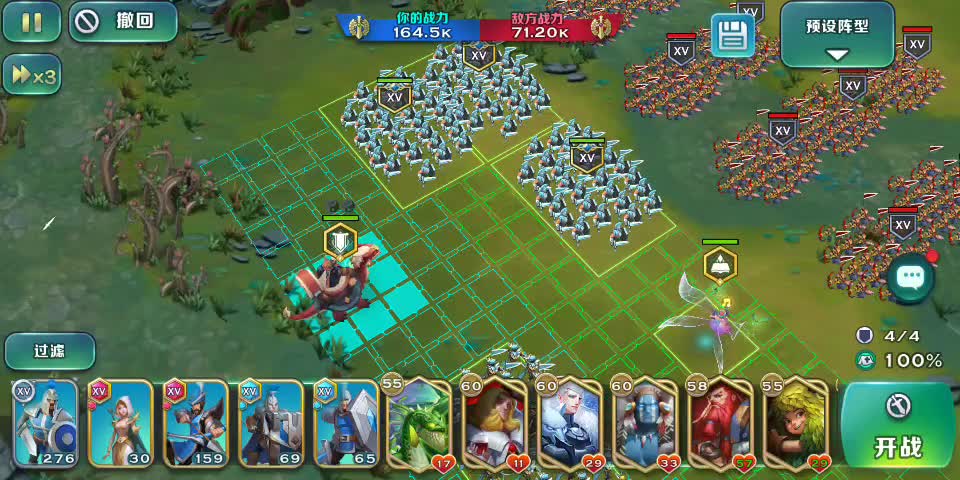
Task: Start the battle with 开战
Action: pyautogui.click(x=898, y=425)
